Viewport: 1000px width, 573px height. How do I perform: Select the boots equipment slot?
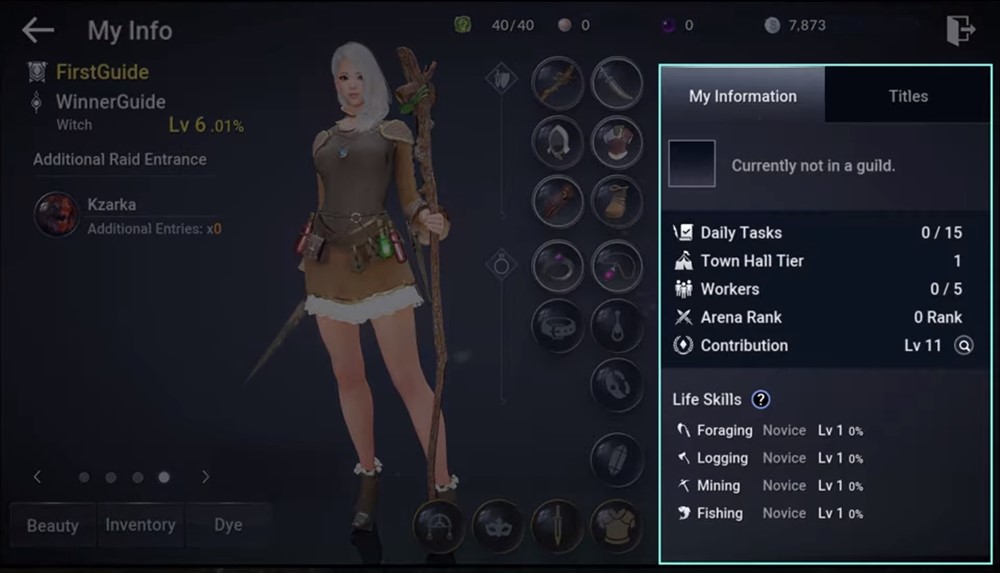(x=617, y=200)
